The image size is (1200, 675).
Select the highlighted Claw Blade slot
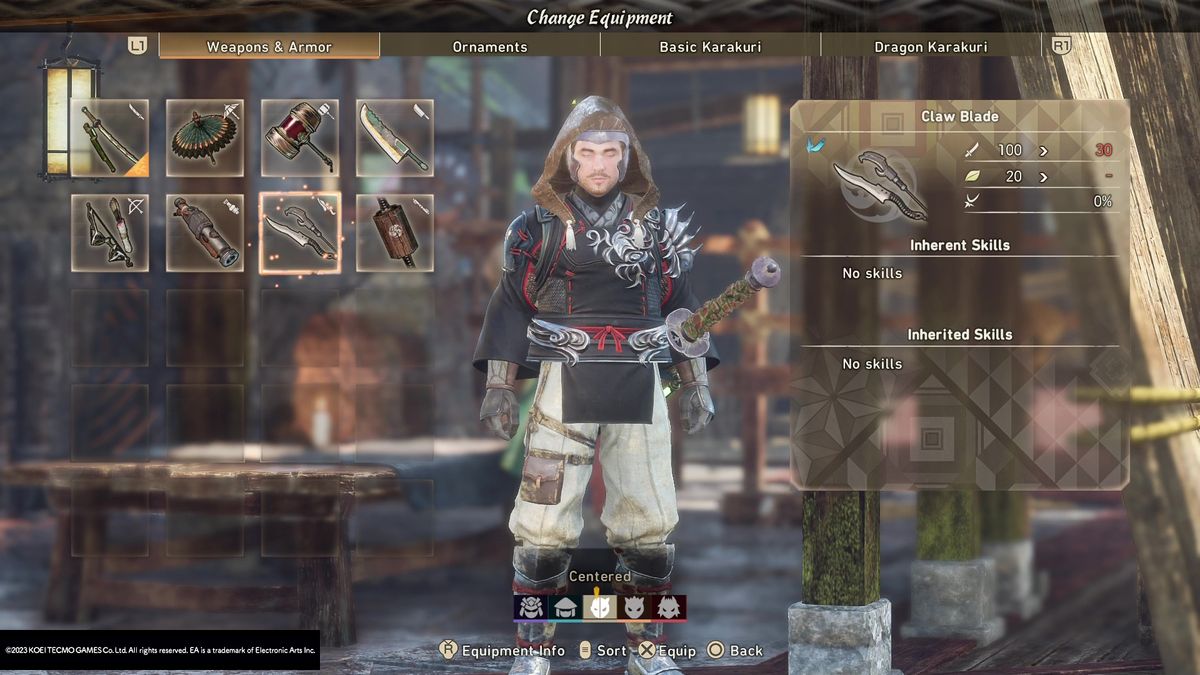(x=300, y=233)
